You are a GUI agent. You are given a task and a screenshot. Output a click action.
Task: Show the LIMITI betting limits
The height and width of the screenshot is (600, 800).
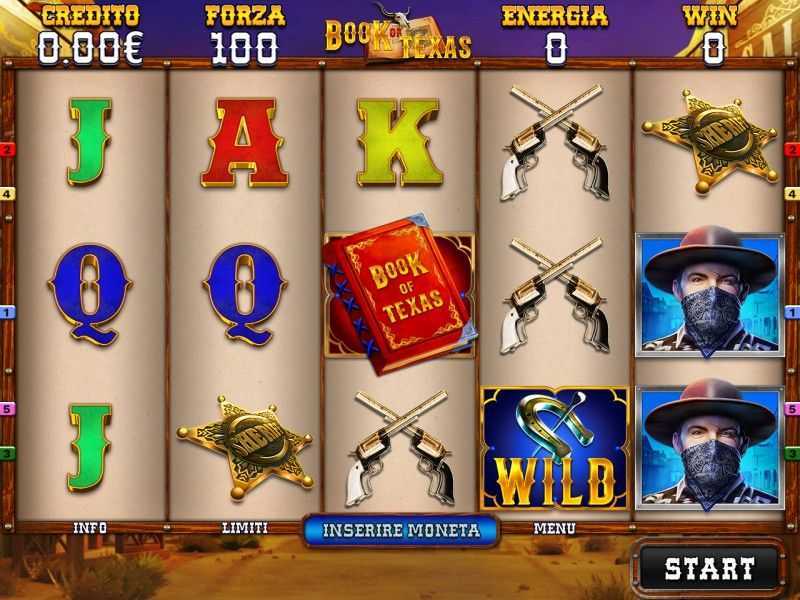(x=244, y=528)
